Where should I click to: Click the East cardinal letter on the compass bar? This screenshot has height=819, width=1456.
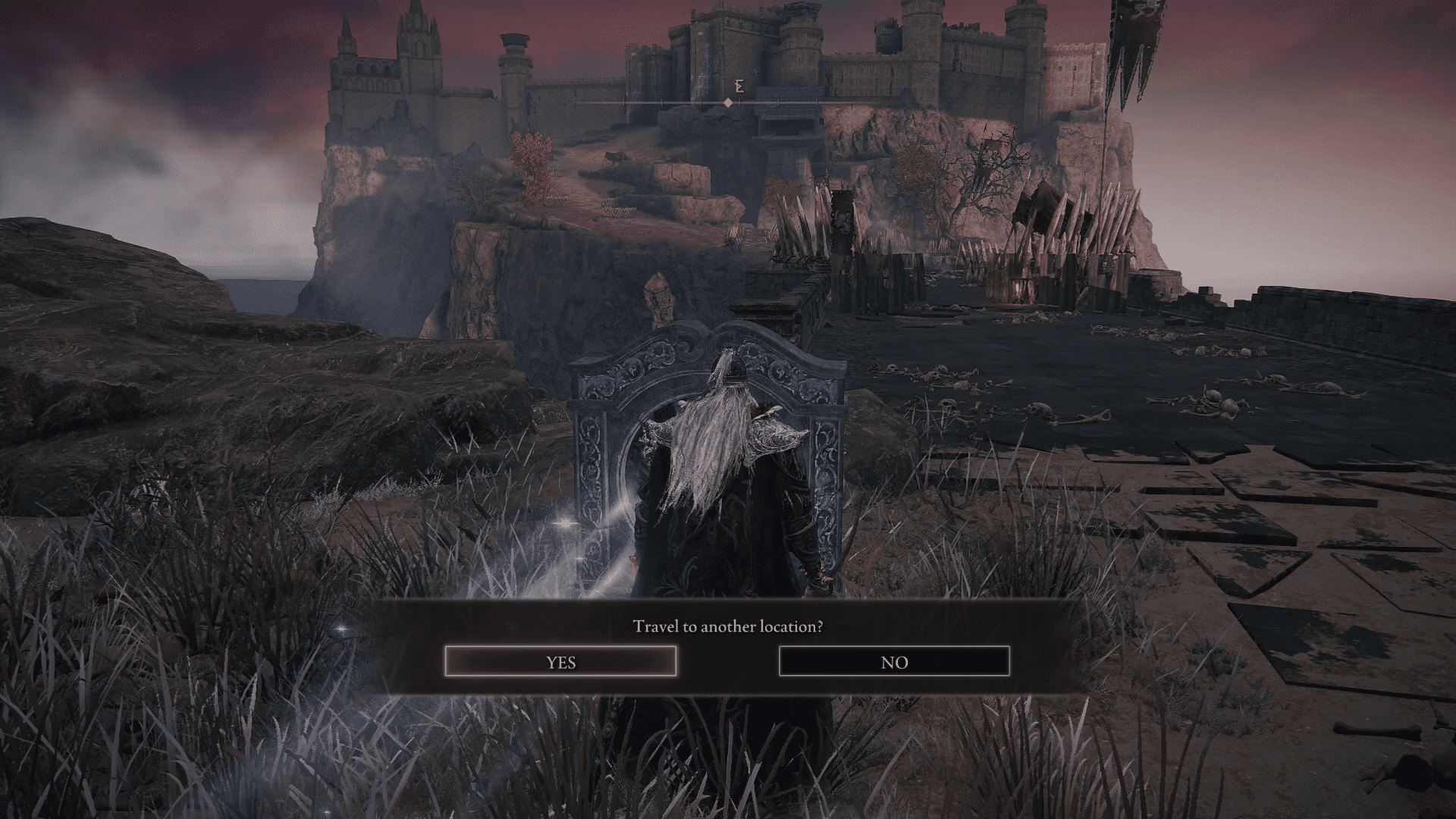pyautogui.click(x=739, y=86)
